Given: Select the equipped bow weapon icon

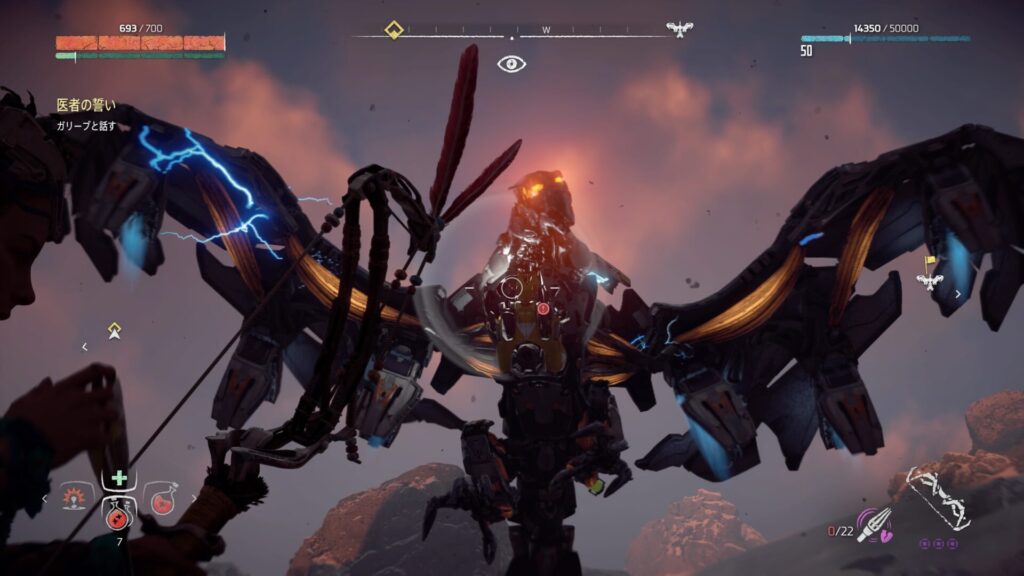Looking at the screenshot, I should [935, 498].
